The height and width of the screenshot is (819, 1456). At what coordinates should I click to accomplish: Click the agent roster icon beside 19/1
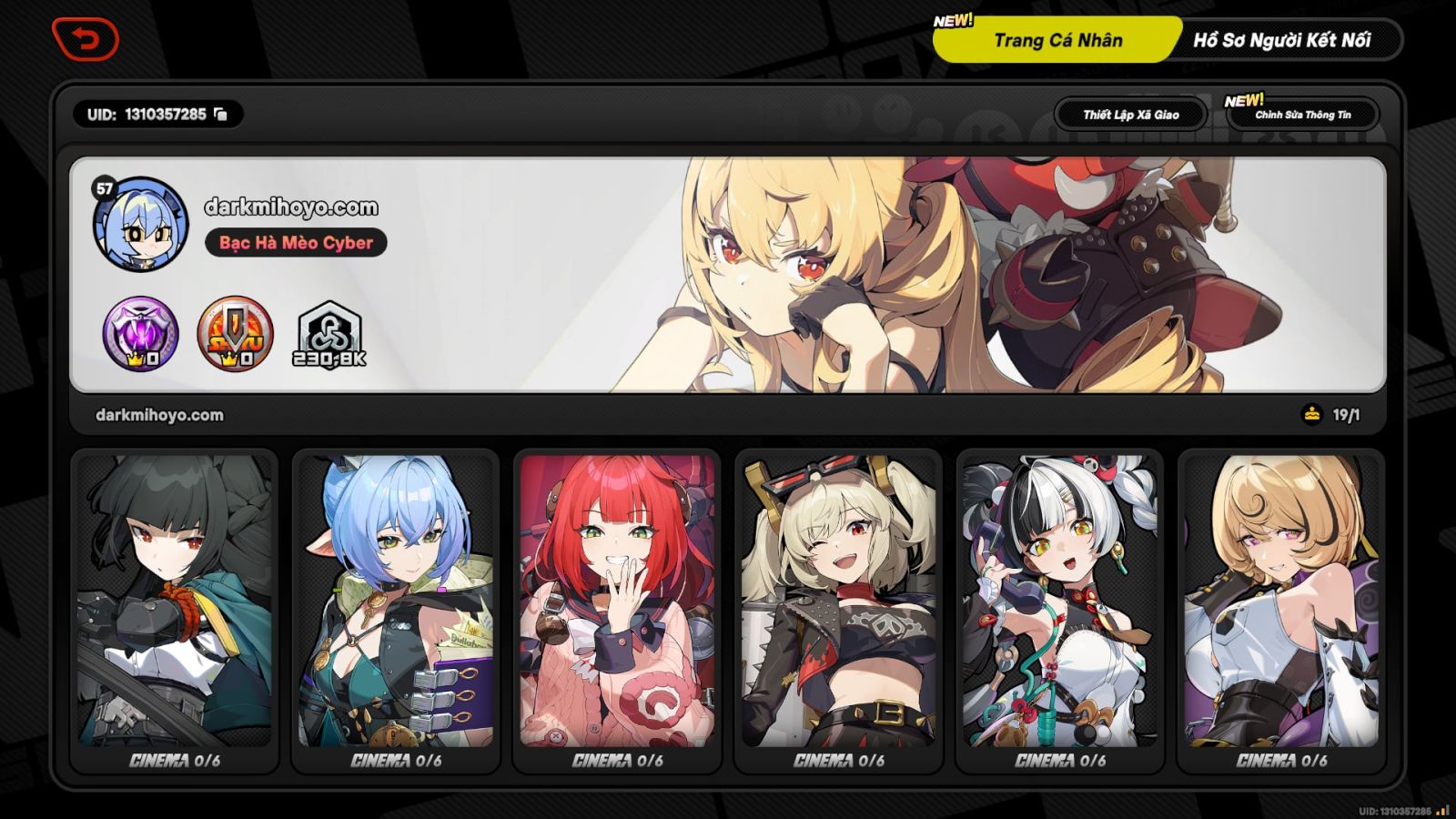1310,414
